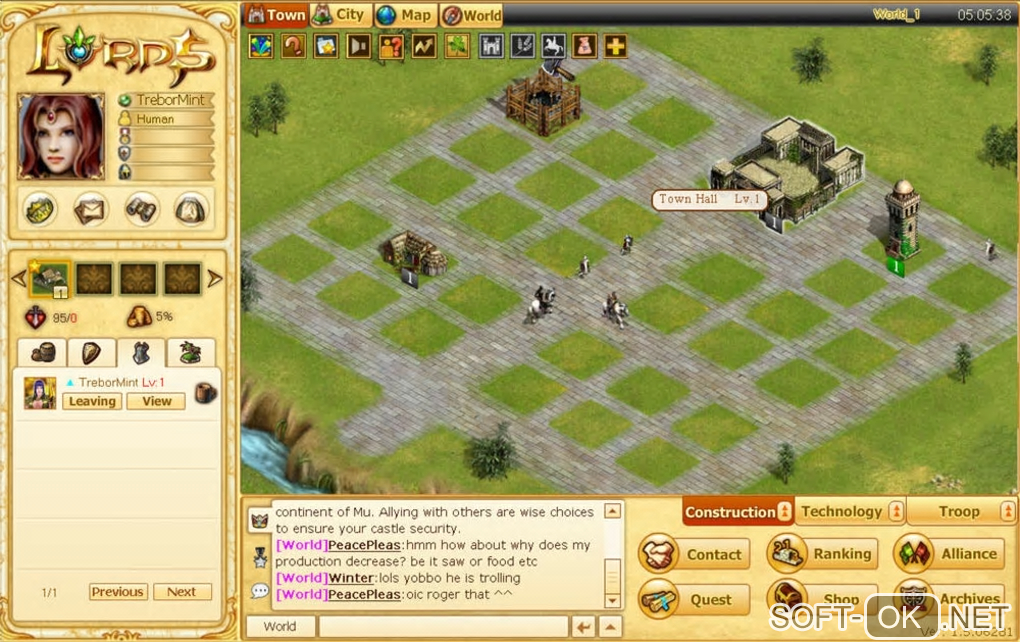The height and width of the screenshot is (642, 1020).
Task: Click the red-haired hero portrait
Action: pos(61,137)
